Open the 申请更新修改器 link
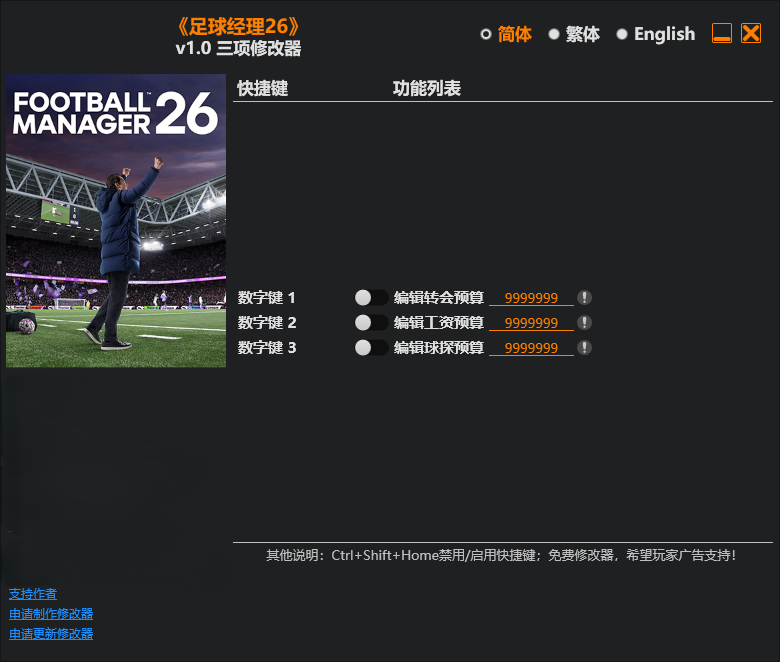 [51, 634]
